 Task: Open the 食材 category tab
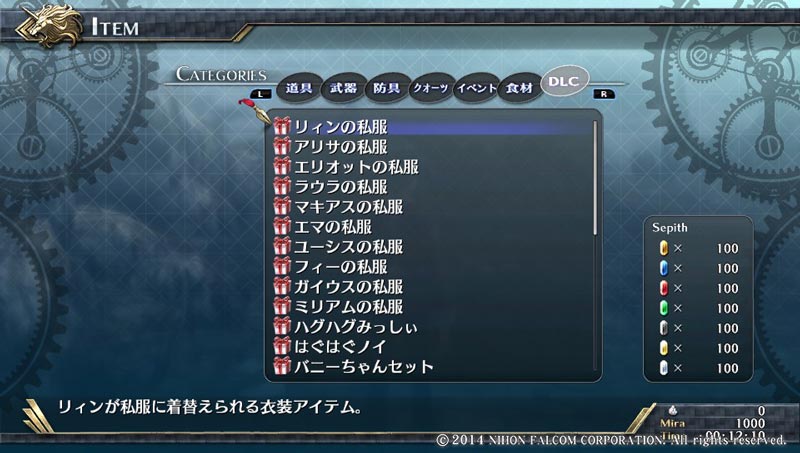click(520, 88)
